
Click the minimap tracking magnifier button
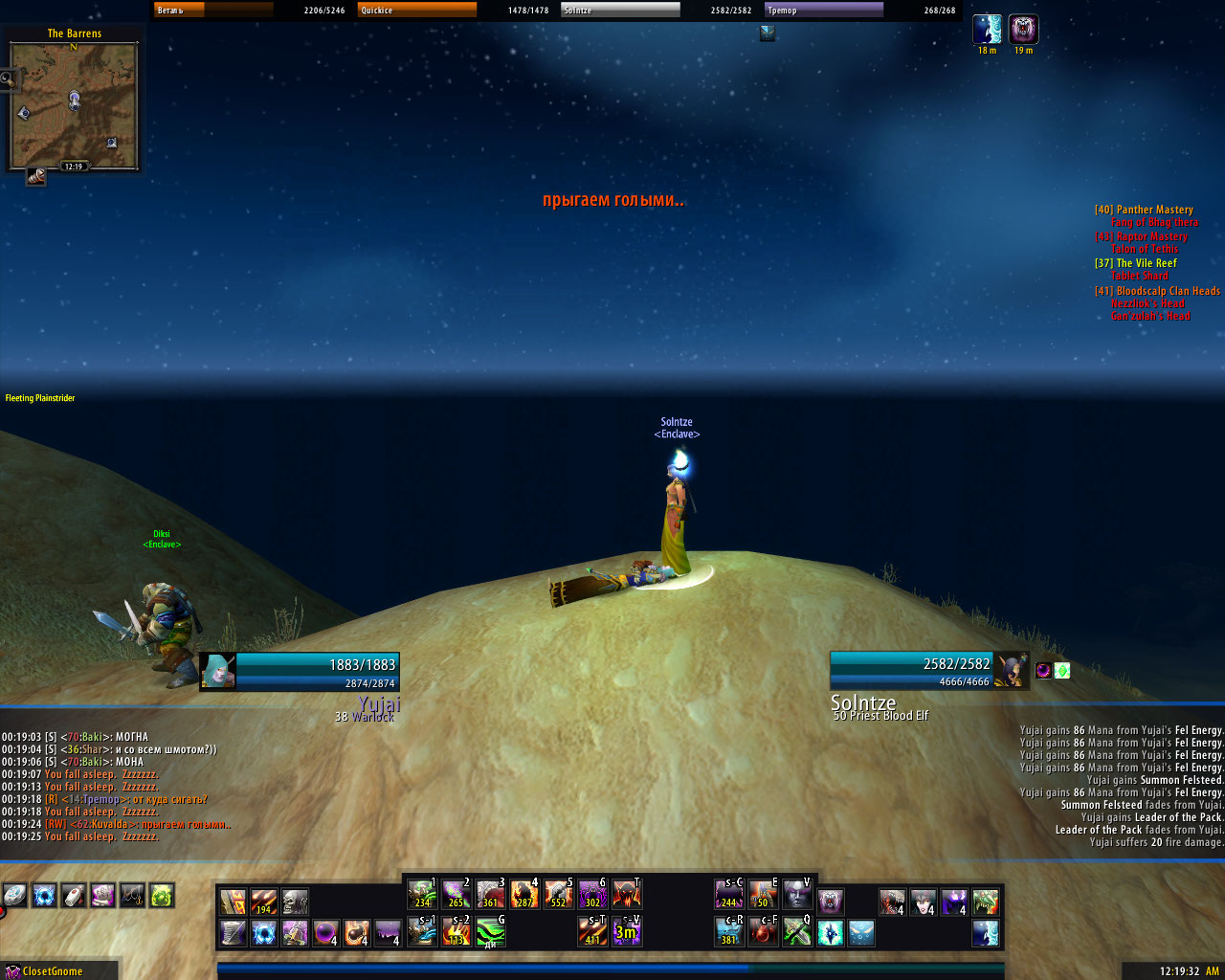pyautogui.click(x=9, y=79)
